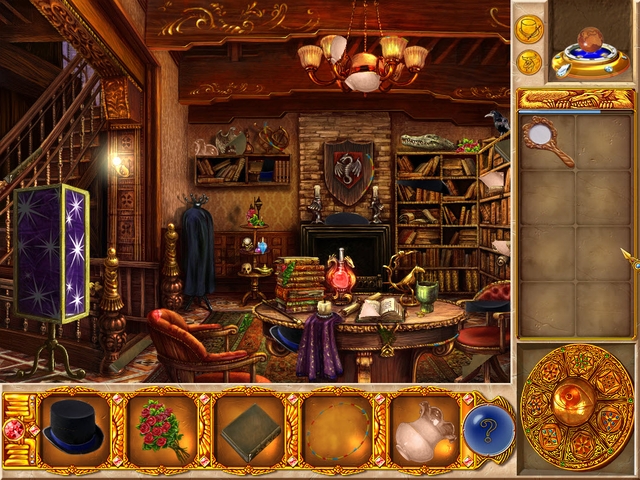
Task: Click the golden eye amulet center
Action: (576, 406)
